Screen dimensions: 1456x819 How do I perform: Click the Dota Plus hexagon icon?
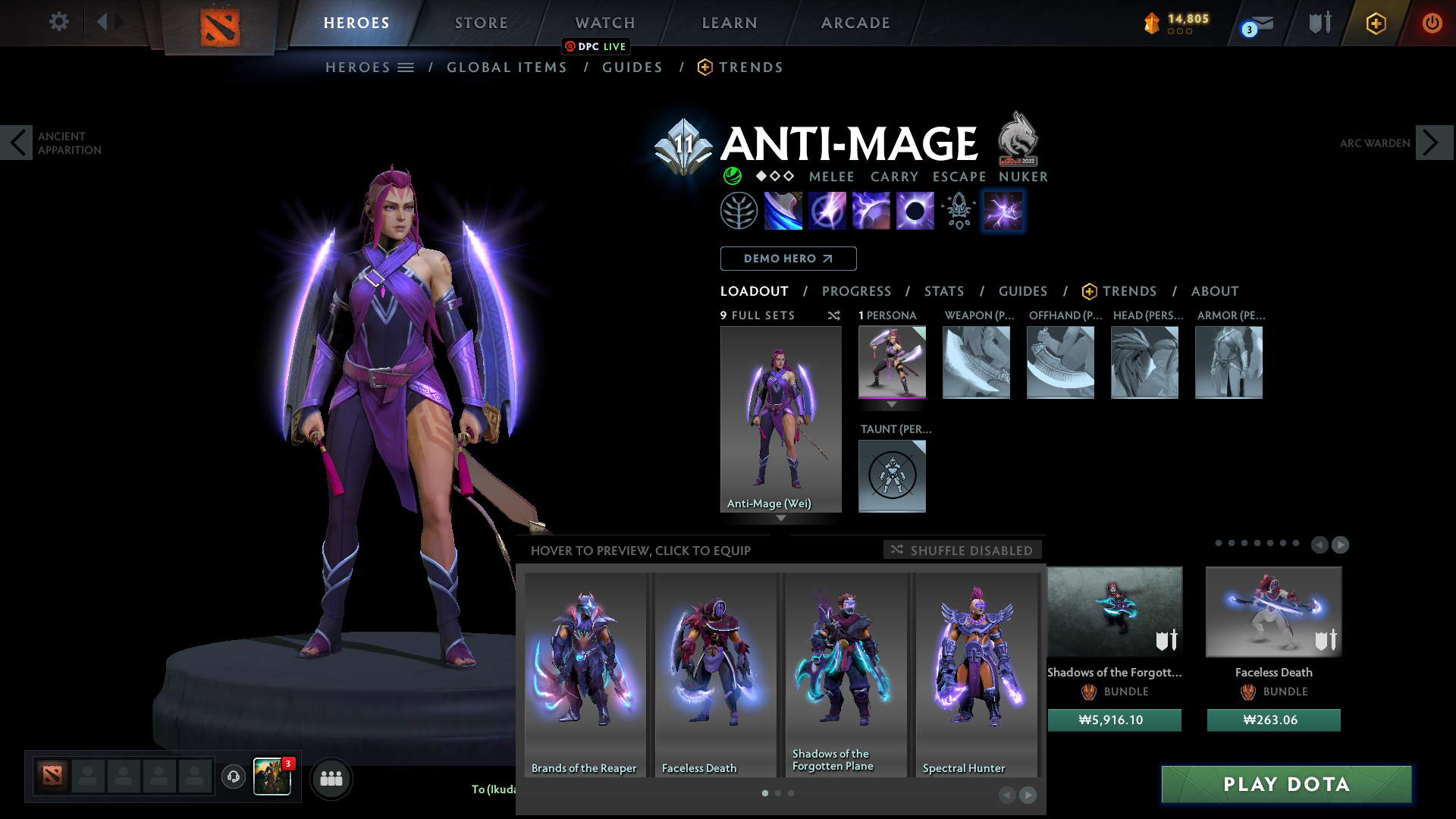click(1376, 23)
